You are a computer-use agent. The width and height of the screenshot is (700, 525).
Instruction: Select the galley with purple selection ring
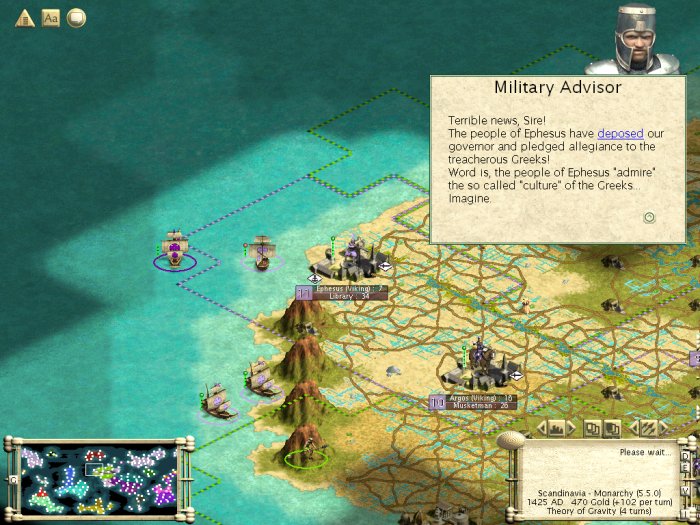(x=175, y=250)
